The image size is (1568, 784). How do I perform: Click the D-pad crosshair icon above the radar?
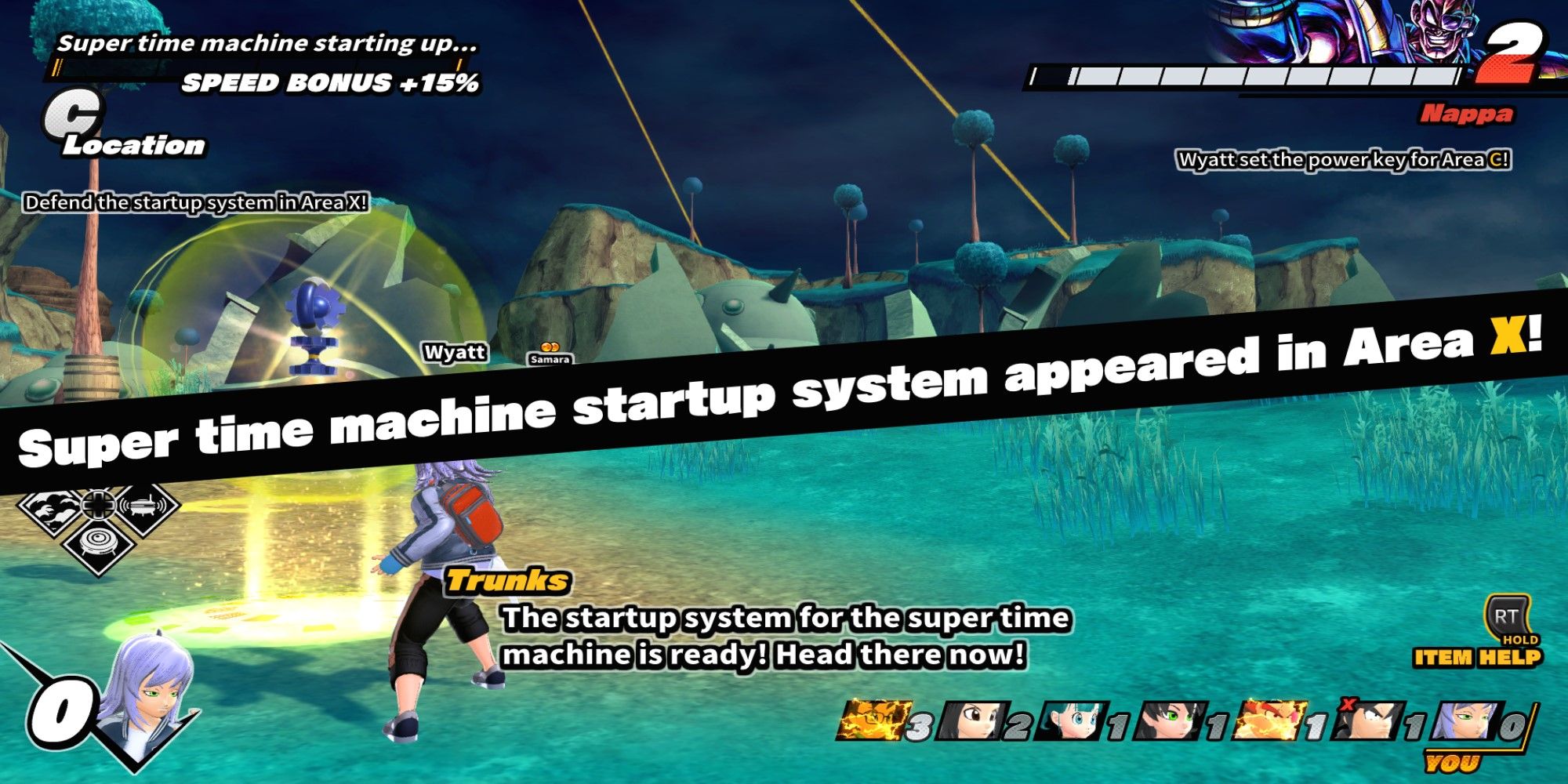[97, 505]
